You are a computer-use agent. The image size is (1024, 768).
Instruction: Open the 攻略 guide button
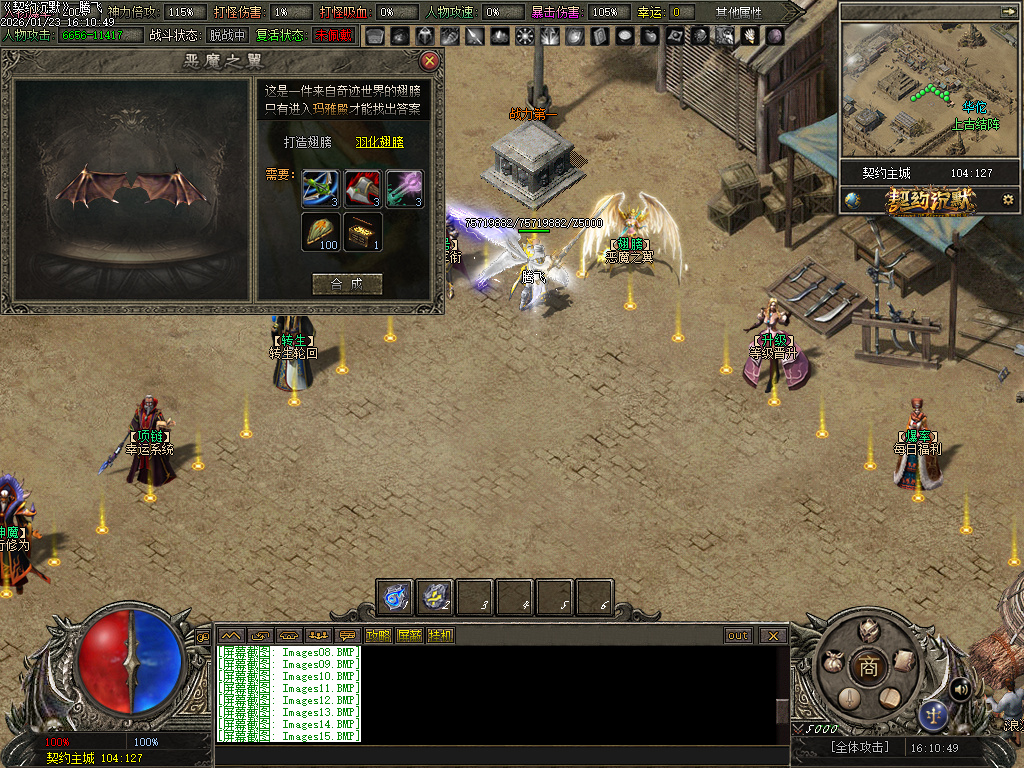point(378,635)
